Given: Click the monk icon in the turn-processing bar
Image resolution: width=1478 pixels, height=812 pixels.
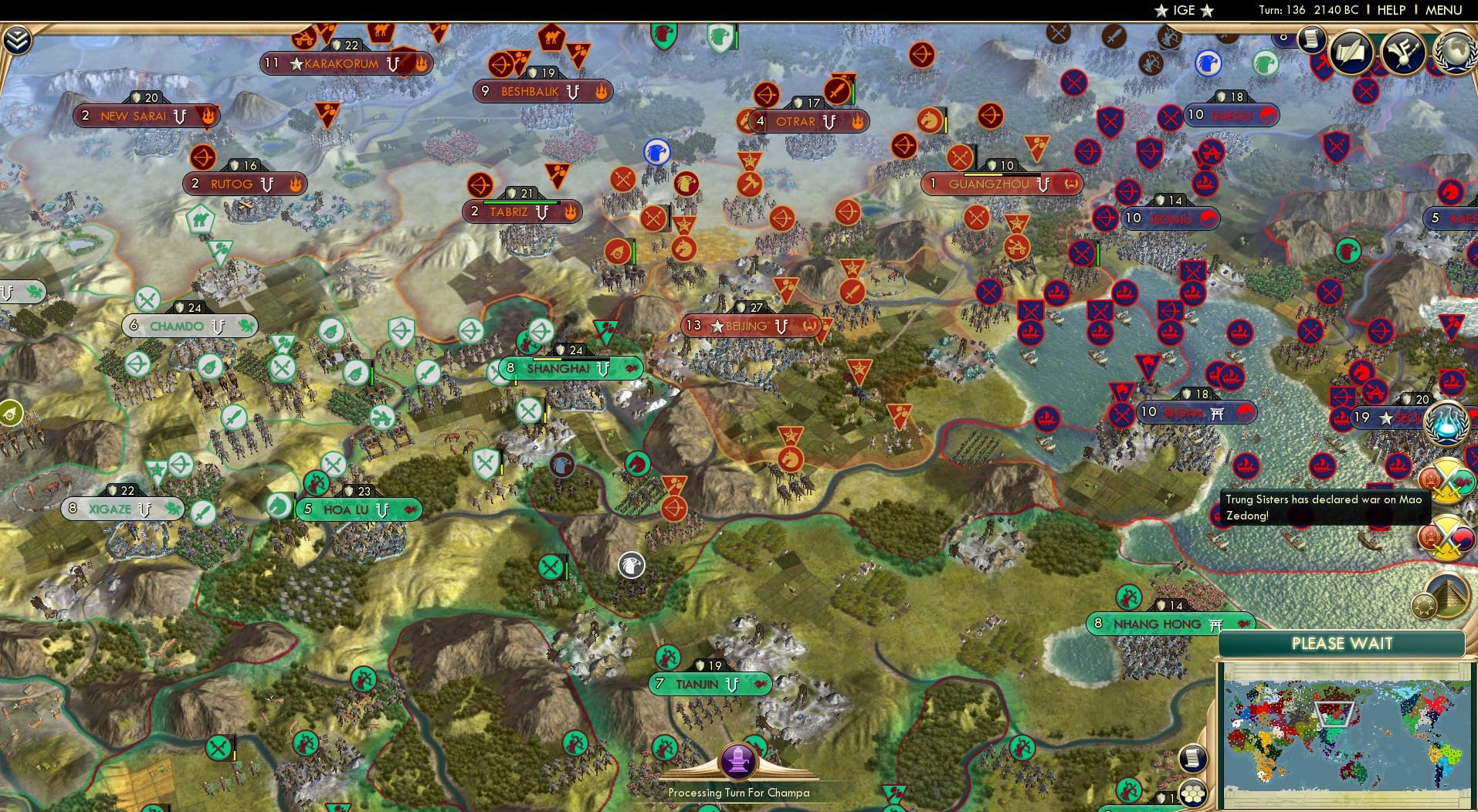Looking at the screenshot, I should 738,760.
